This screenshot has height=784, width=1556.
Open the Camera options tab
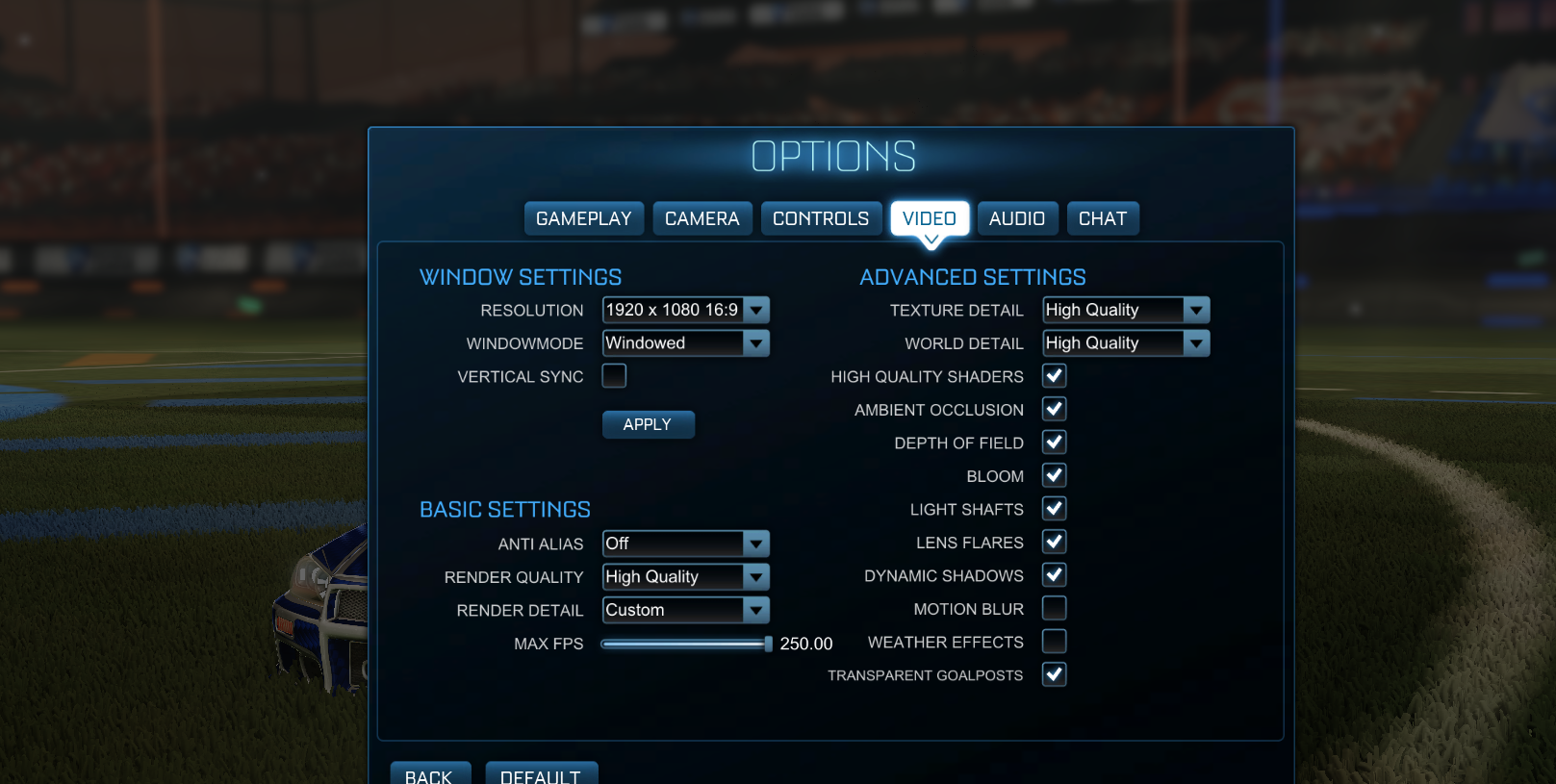(x=701, y=218)
